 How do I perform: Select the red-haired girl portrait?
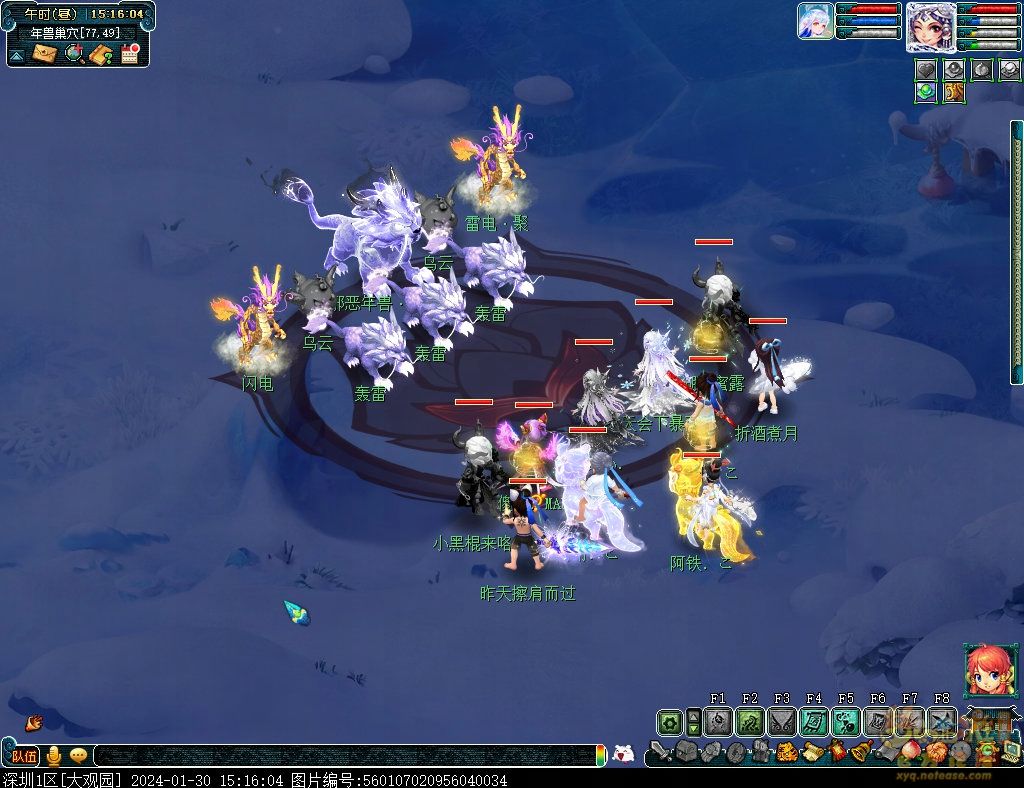coord(985,670)
